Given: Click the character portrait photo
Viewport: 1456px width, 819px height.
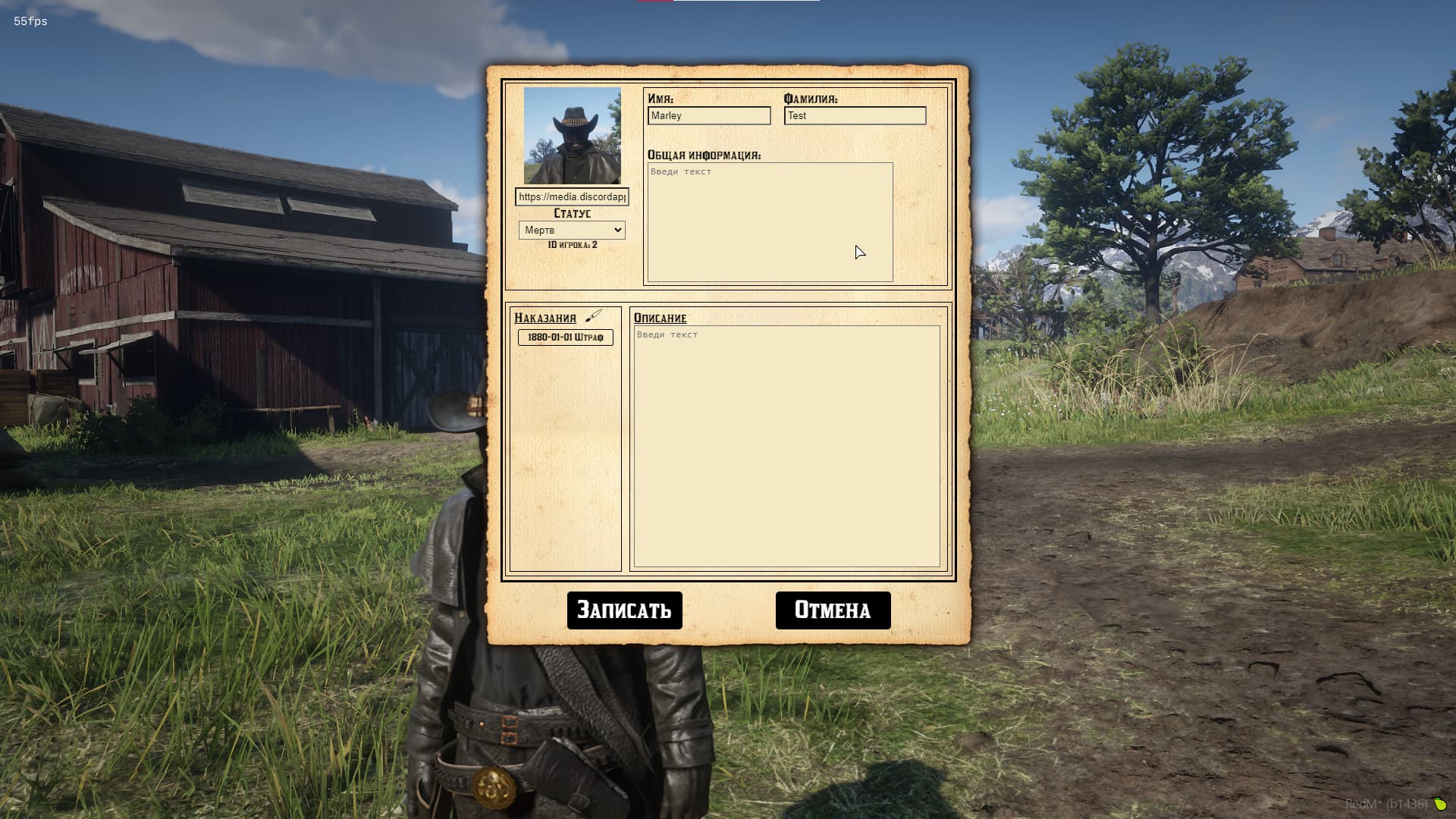Looking at the screenshot, I should 573,135.
